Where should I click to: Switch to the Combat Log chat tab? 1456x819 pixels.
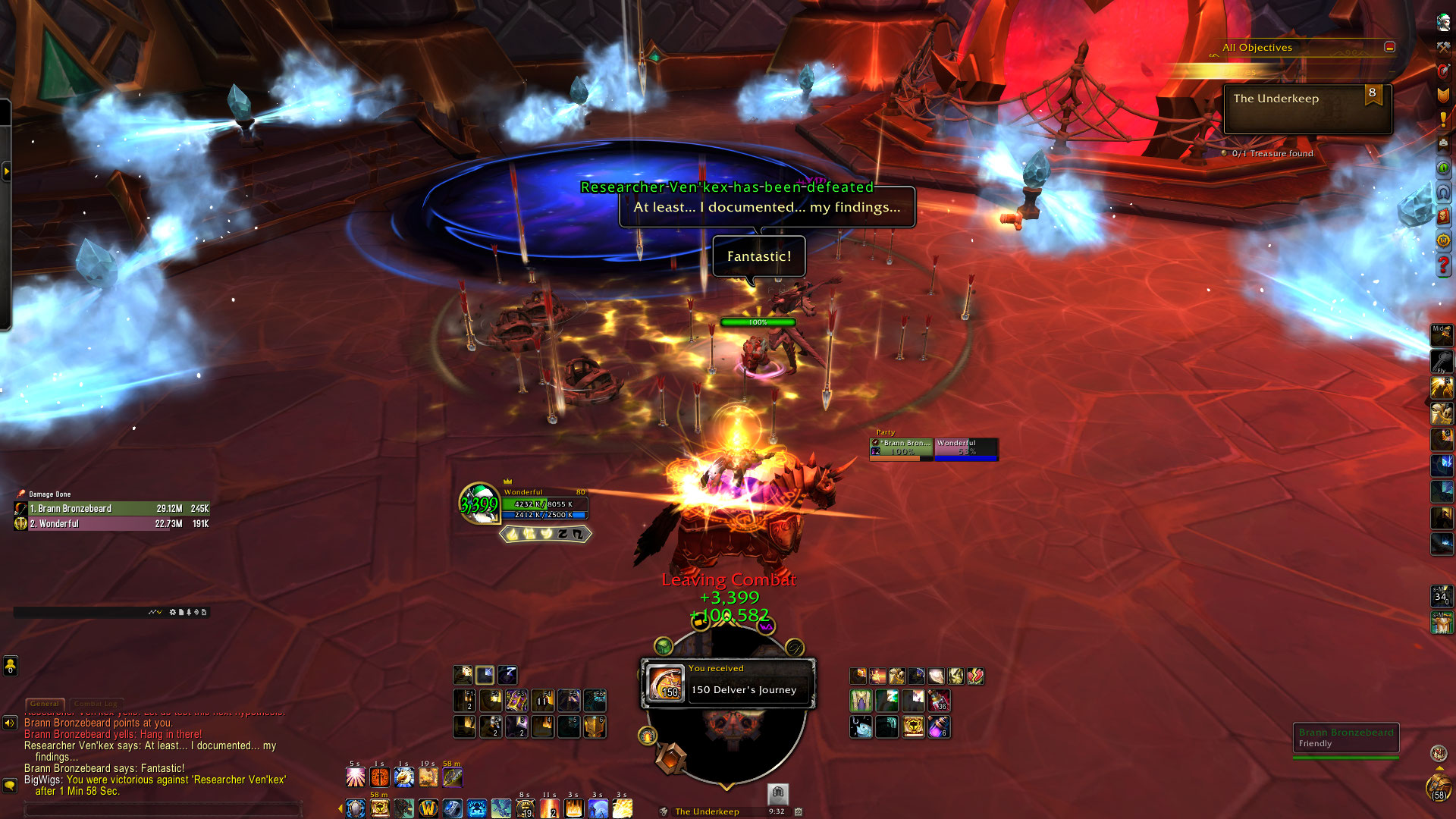point(98,704)
